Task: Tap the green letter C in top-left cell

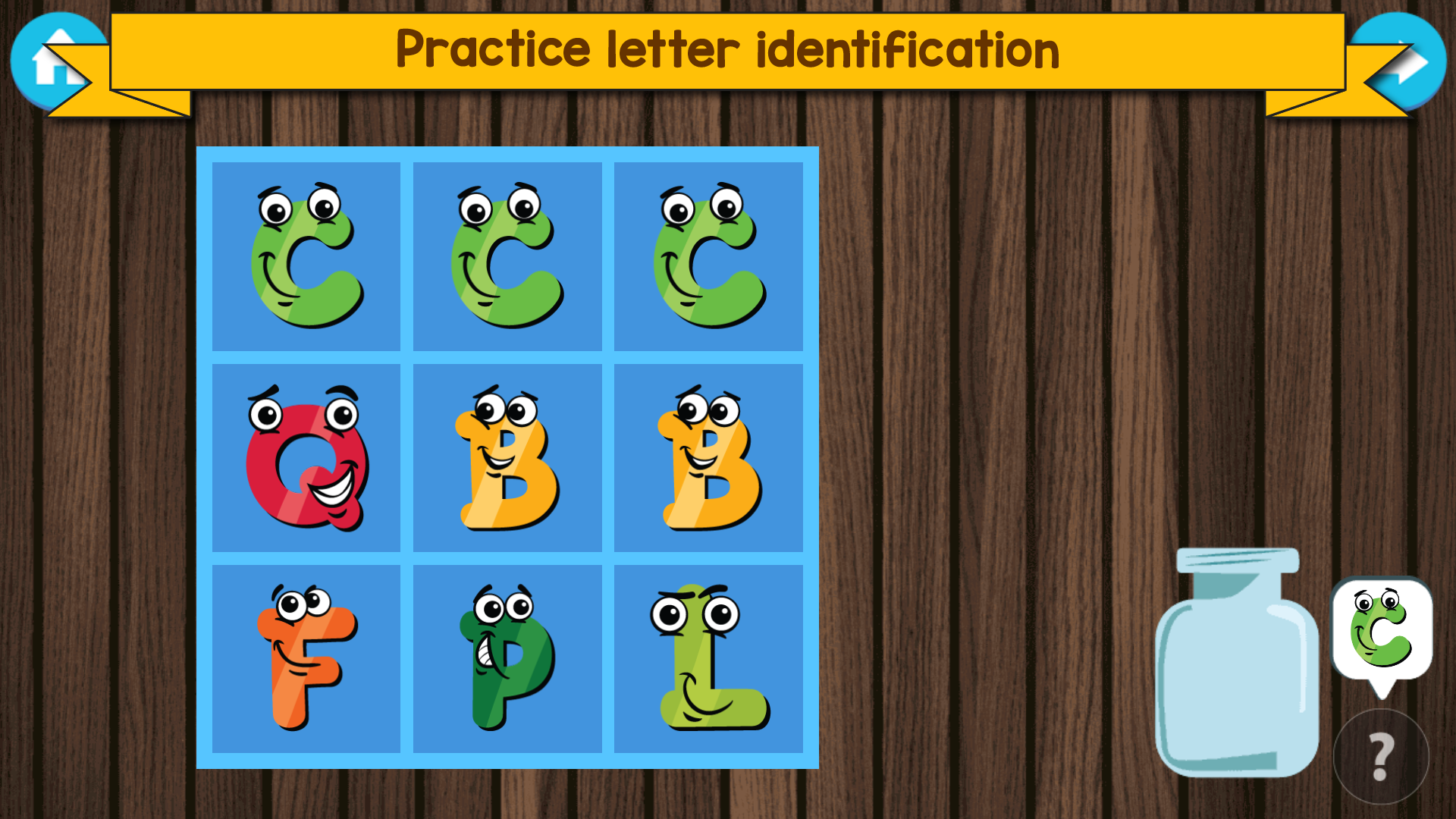Action: (306, 258)
